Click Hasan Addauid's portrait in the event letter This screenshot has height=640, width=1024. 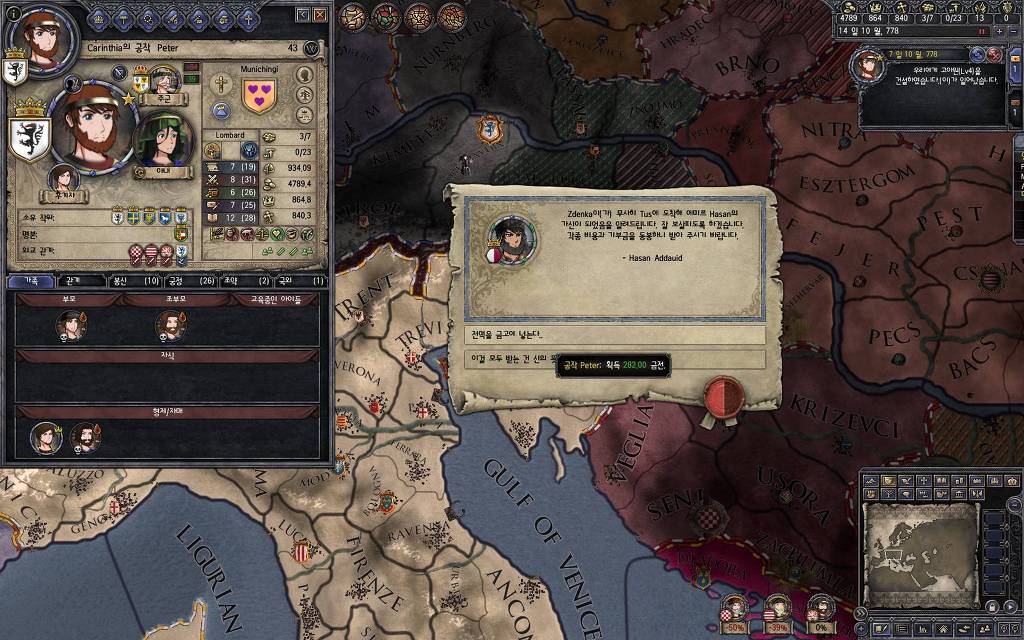tap(505, 237)
